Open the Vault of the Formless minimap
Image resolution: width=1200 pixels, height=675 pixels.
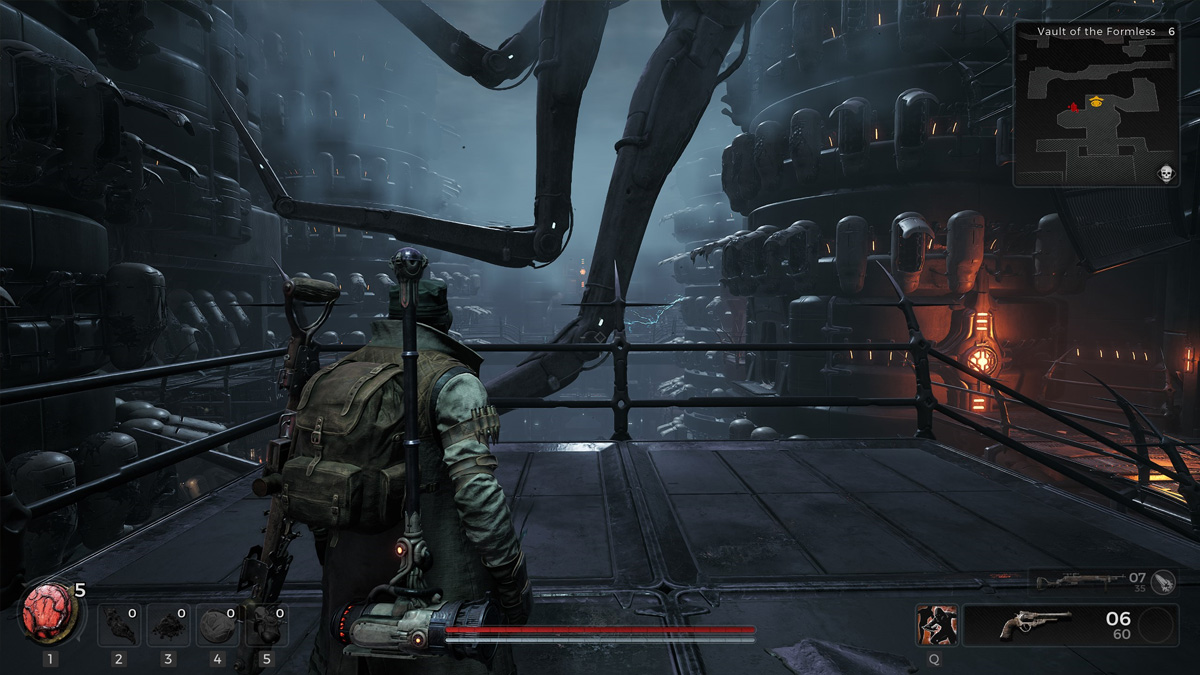[x=1097, y=105]
